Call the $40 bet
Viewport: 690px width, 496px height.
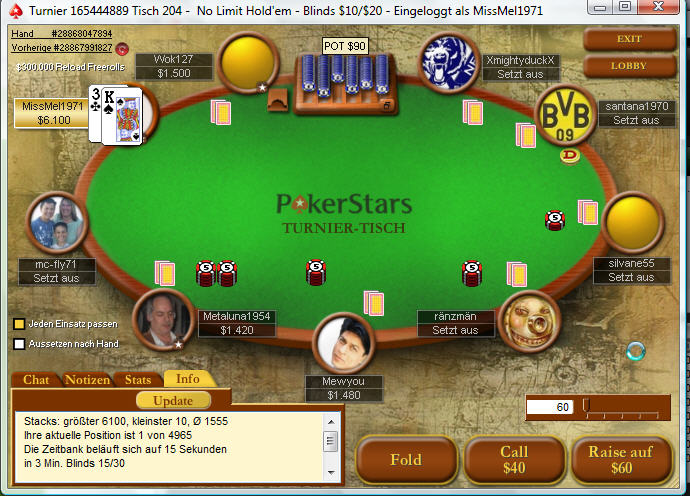514,460
